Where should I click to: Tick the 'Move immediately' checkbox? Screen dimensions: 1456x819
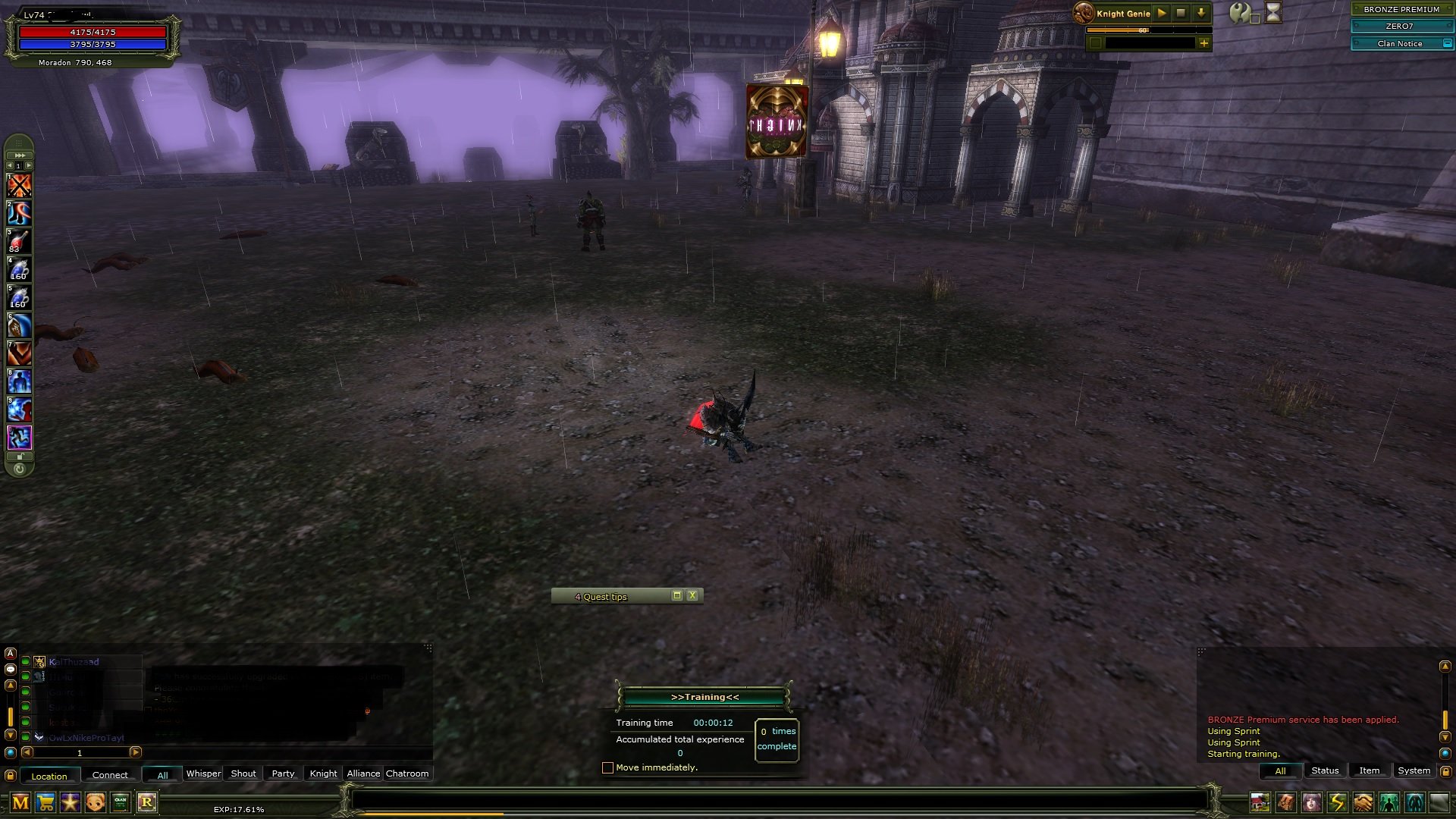point(607,767)
